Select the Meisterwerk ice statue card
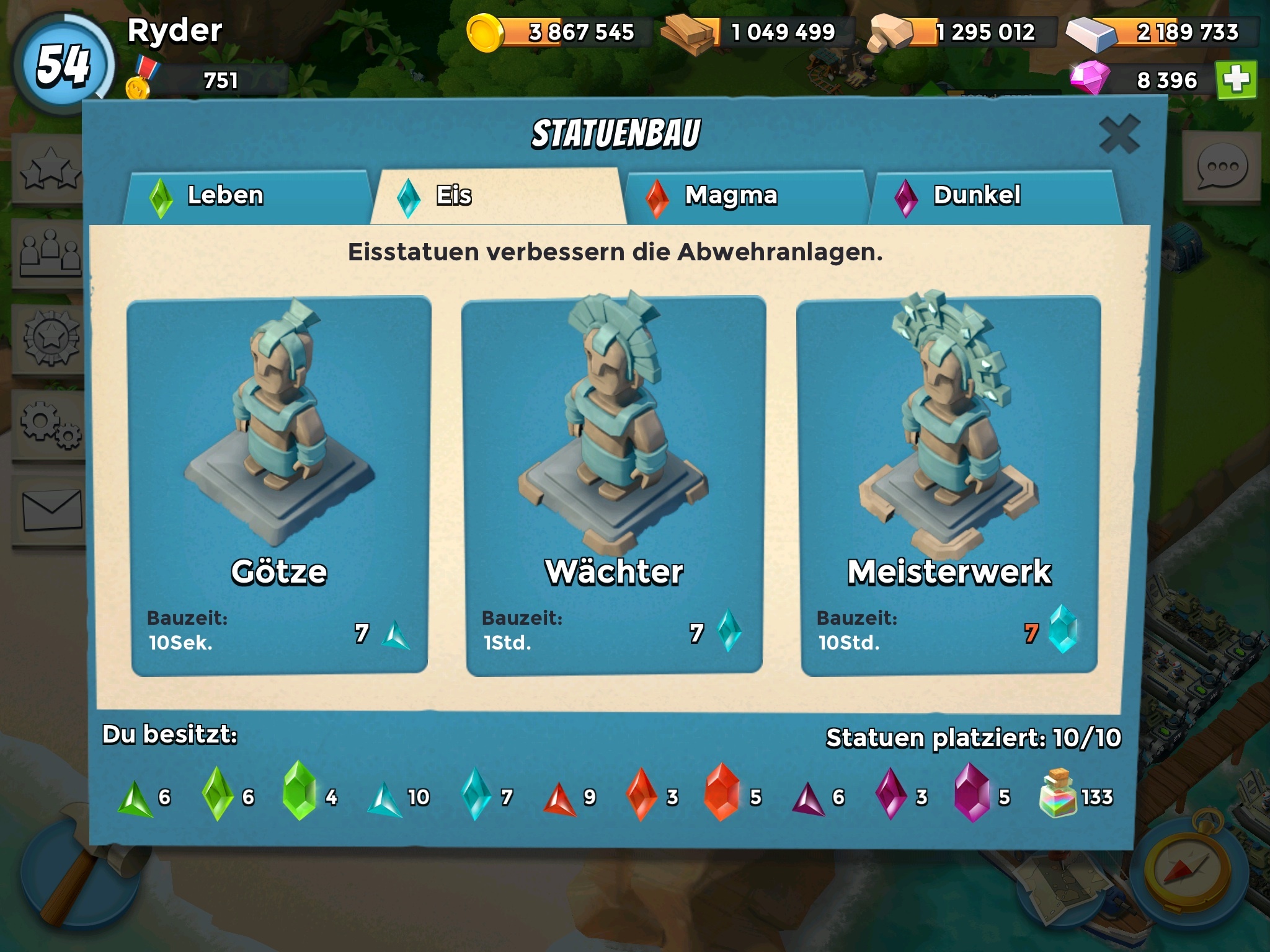 point(949,486)
